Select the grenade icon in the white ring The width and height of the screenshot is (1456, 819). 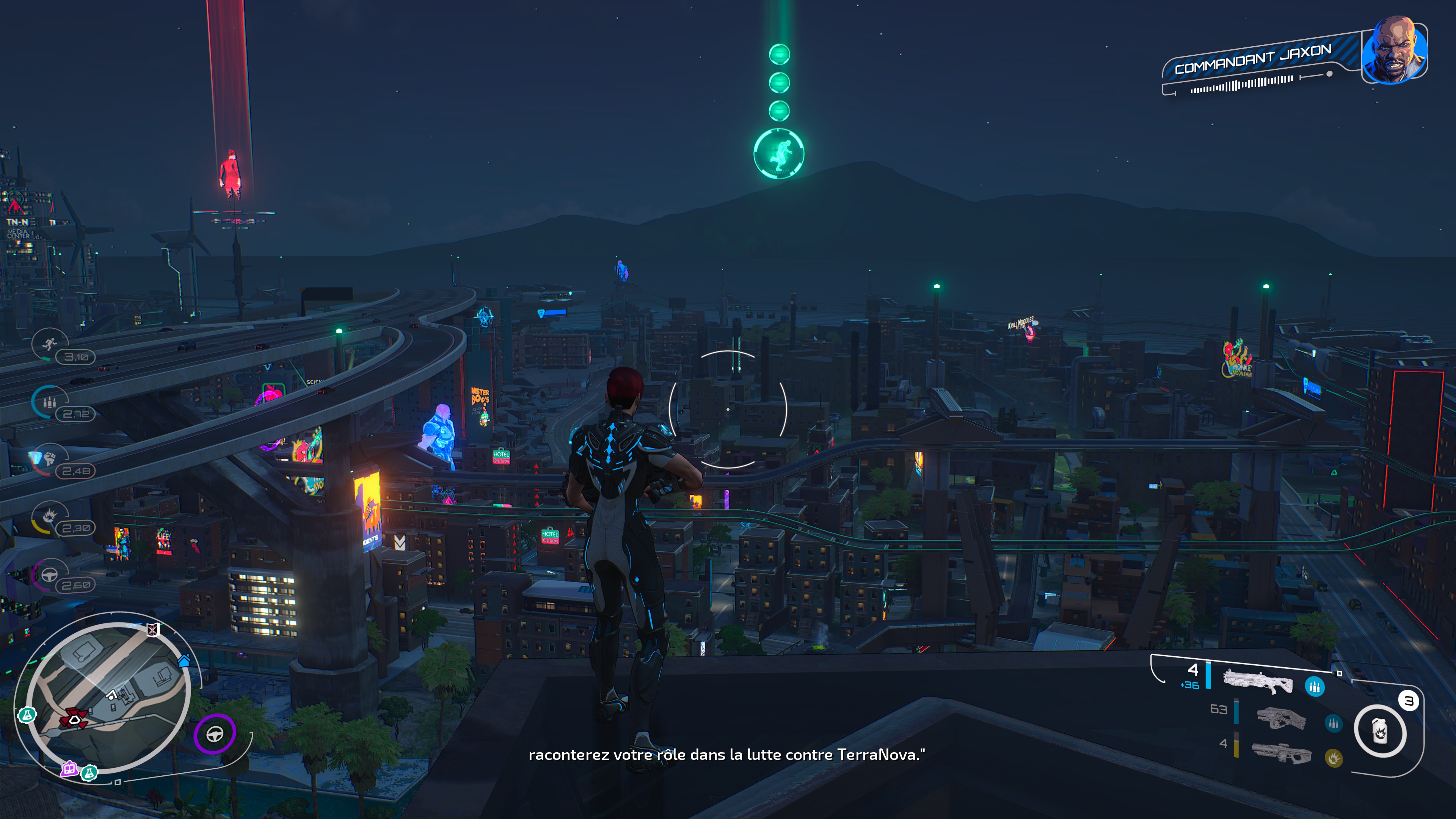tap(1380, 731)
